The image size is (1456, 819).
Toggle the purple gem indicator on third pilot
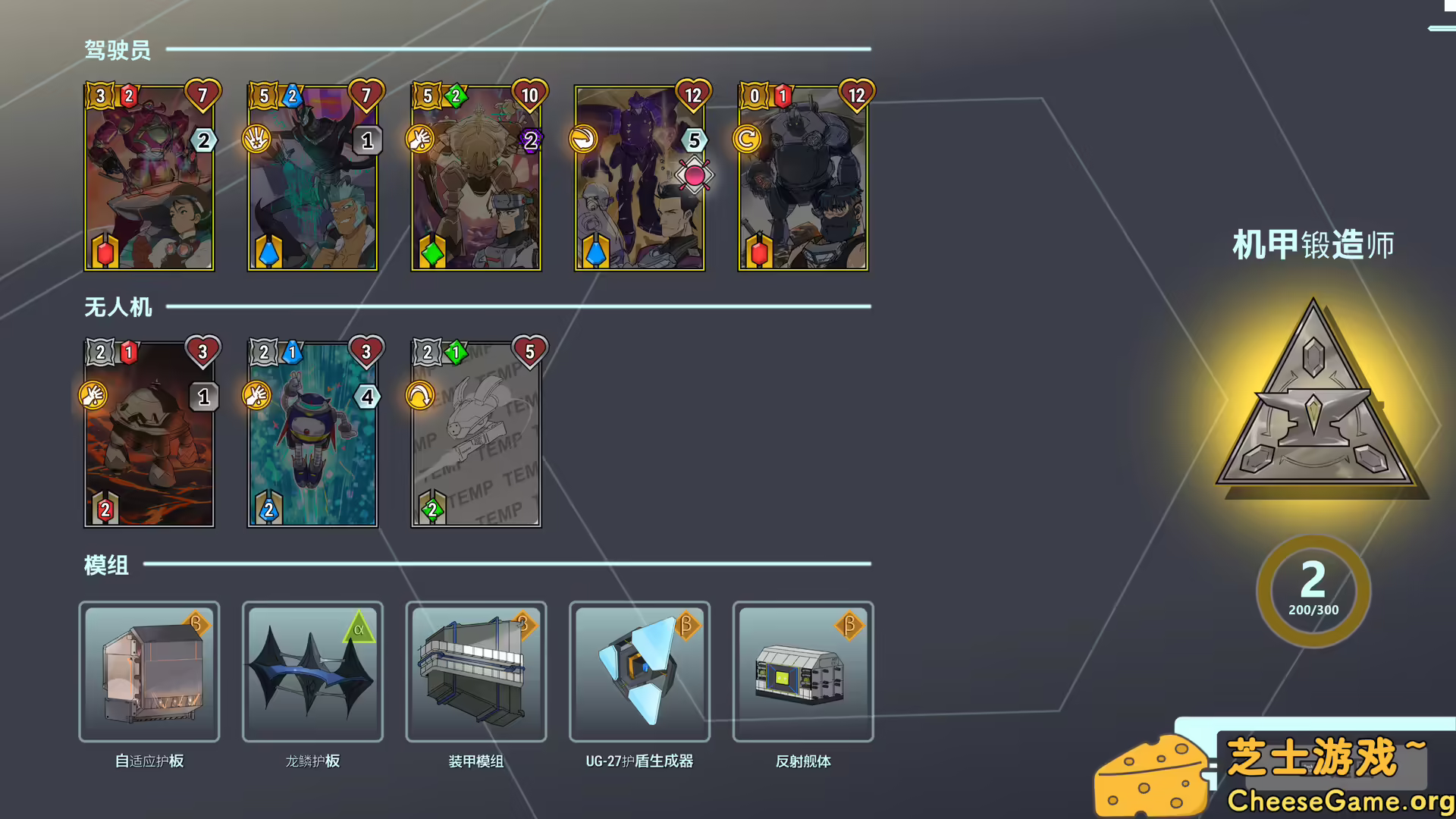click(x=529, y=140)
